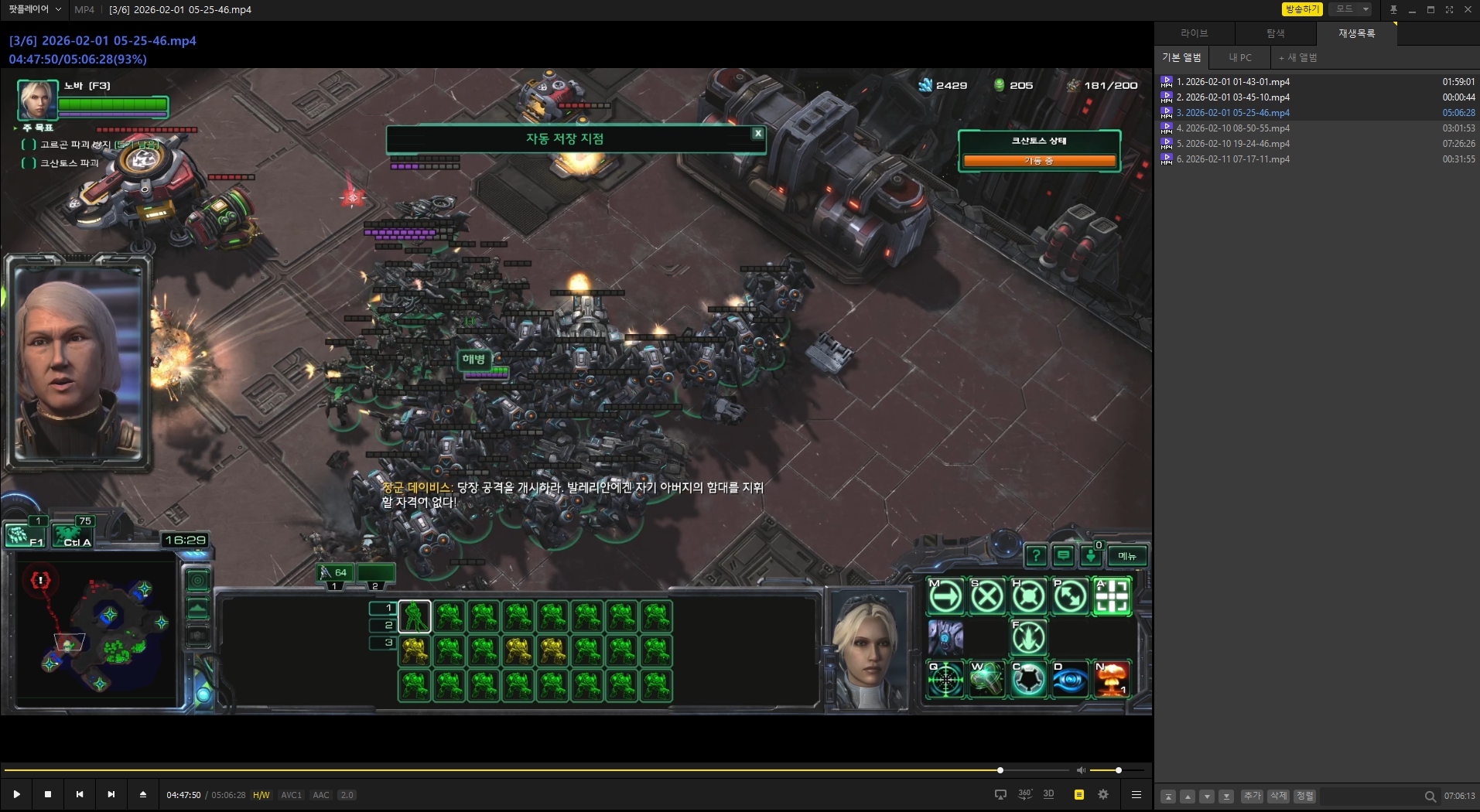This screenshot has height=812, width=1480.
Task: Toggle minimap terrain display button
Action: 198,608
